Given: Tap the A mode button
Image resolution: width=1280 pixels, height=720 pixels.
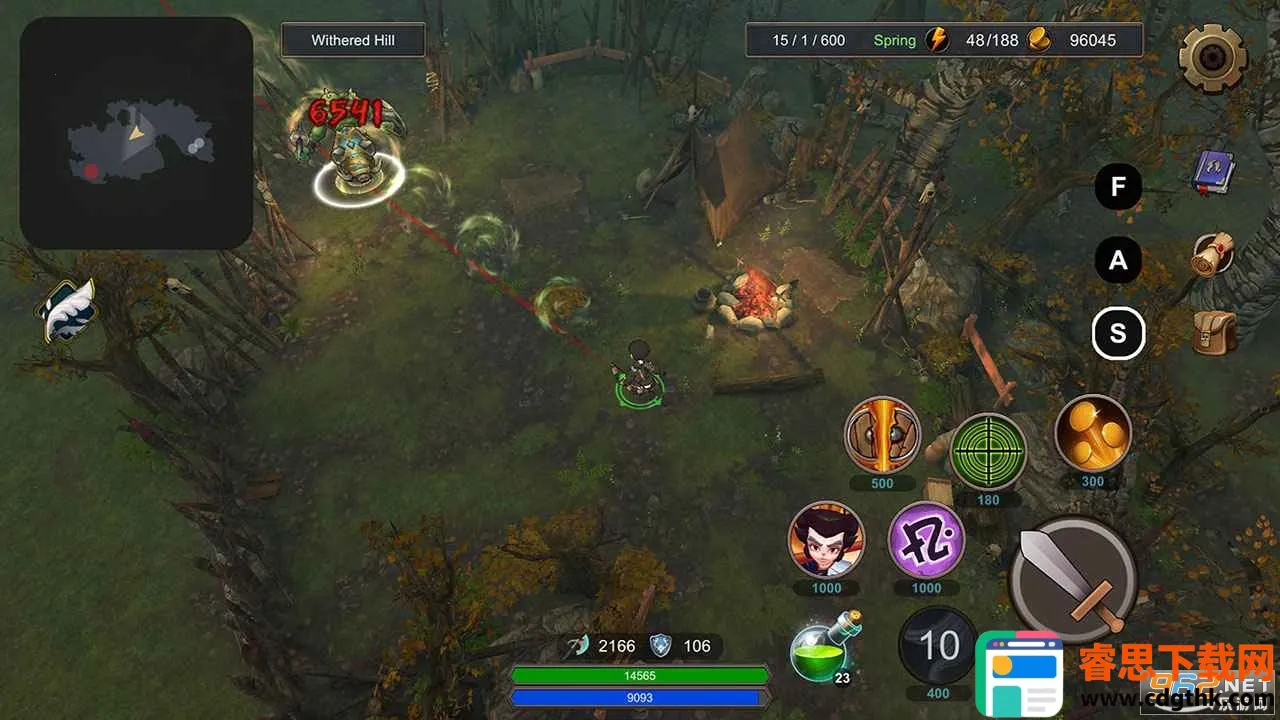Looking at the screenshot, I should tap(1118, 261).
